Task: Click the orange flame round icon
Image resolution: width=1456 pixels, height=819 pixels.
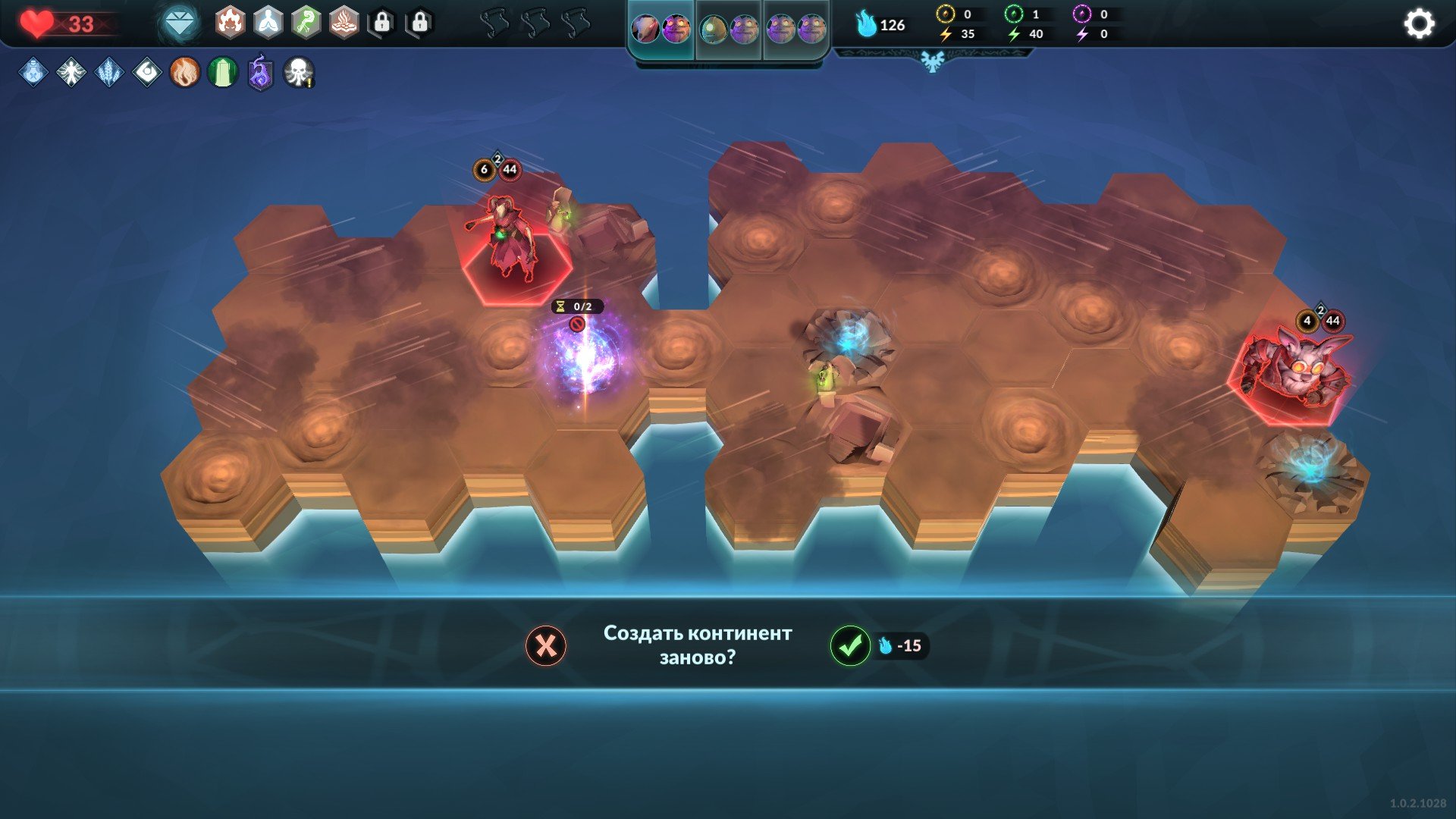Action: click(x=185, y=73)
